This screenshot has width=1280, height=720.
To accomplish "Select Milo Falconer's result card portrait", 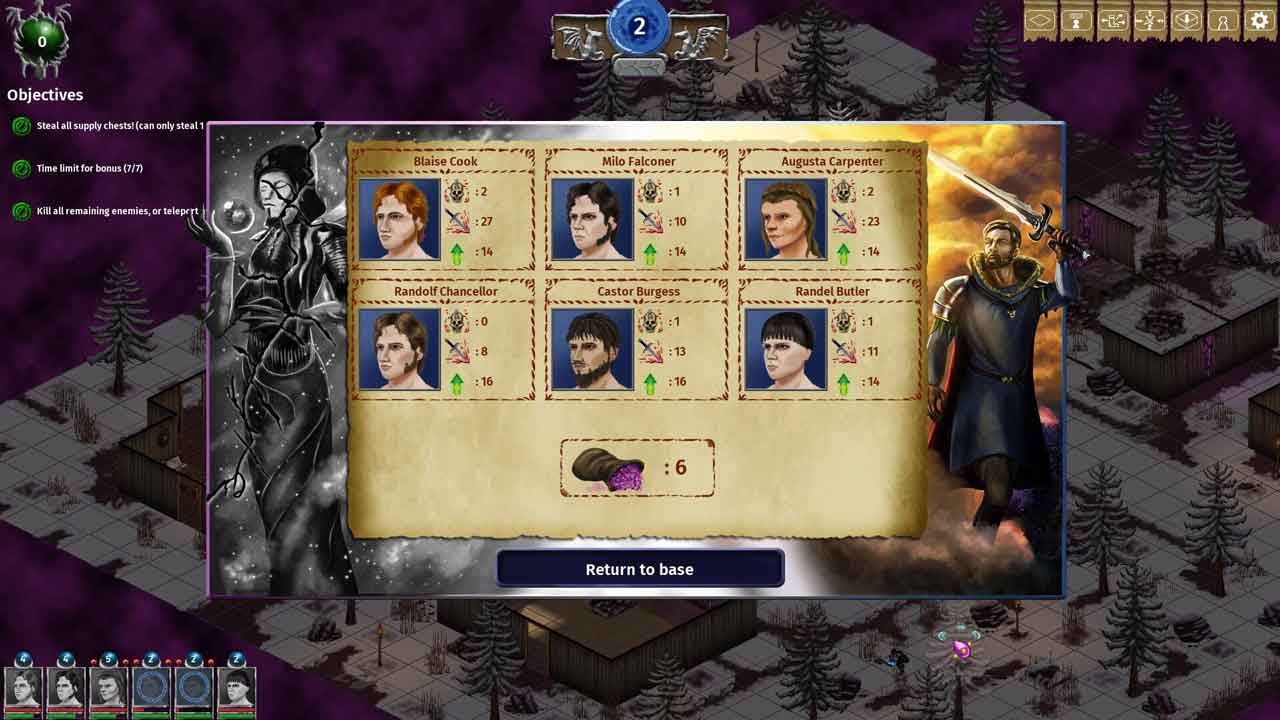I will click(x=592, y=220).
